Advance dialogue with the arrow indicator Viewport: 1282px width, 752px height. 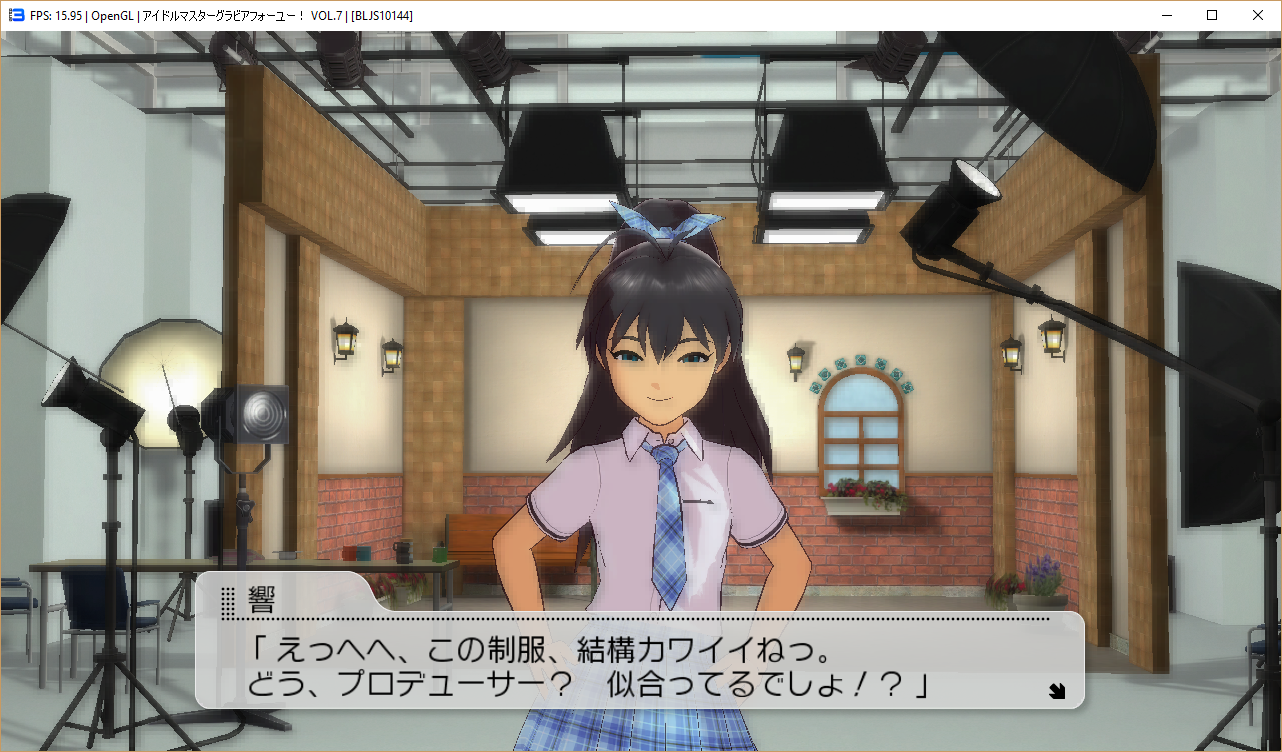pyautogui.click(x=1057, y=690)
